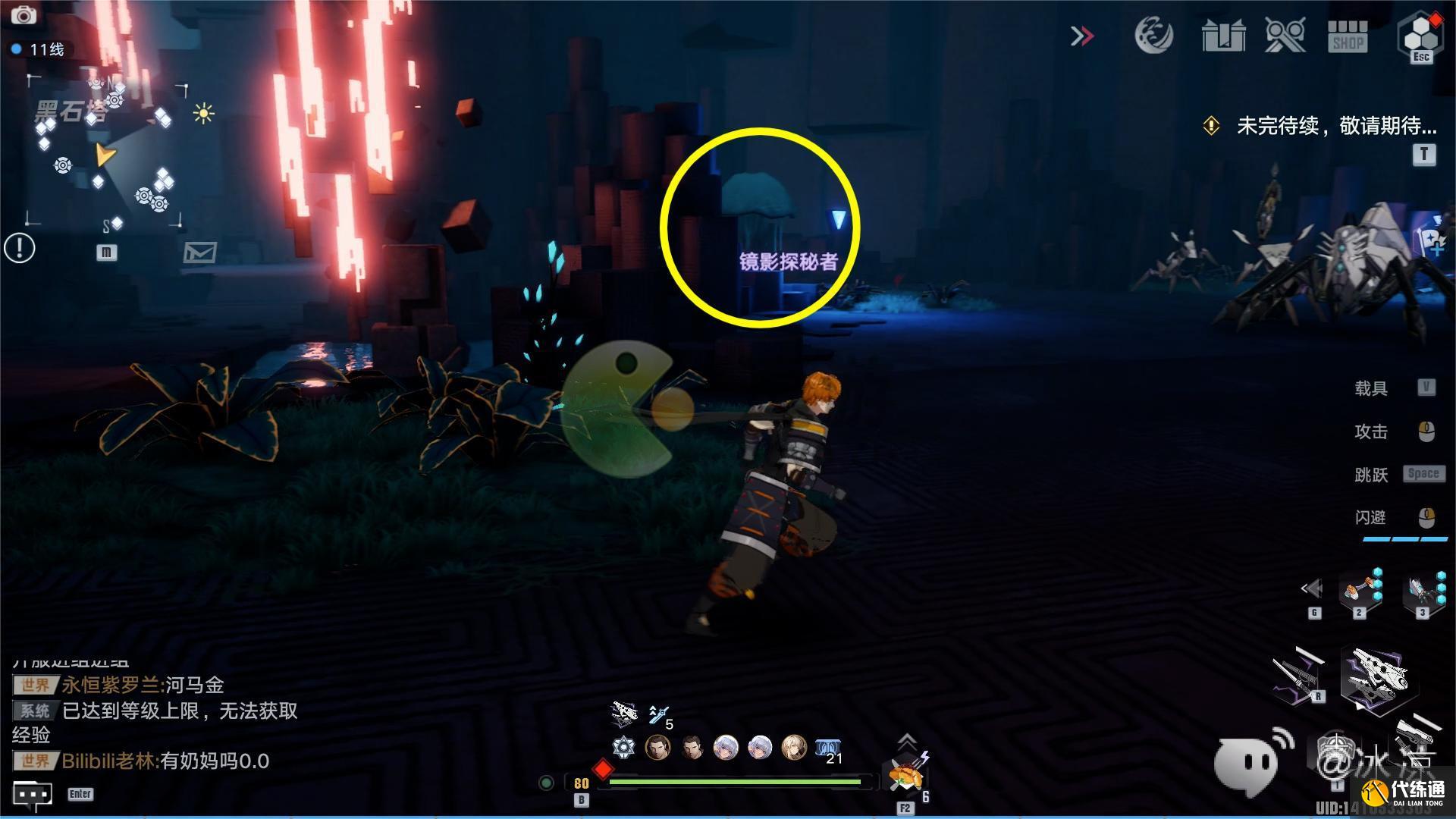Open the swirl emblem menu icon

click(1153, 35)
